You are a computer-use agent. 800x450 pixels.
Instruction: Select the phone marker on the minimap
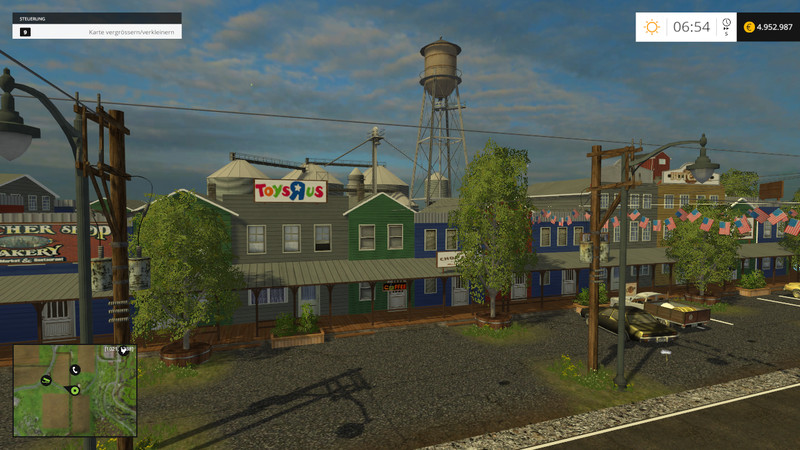coord(74,370)
